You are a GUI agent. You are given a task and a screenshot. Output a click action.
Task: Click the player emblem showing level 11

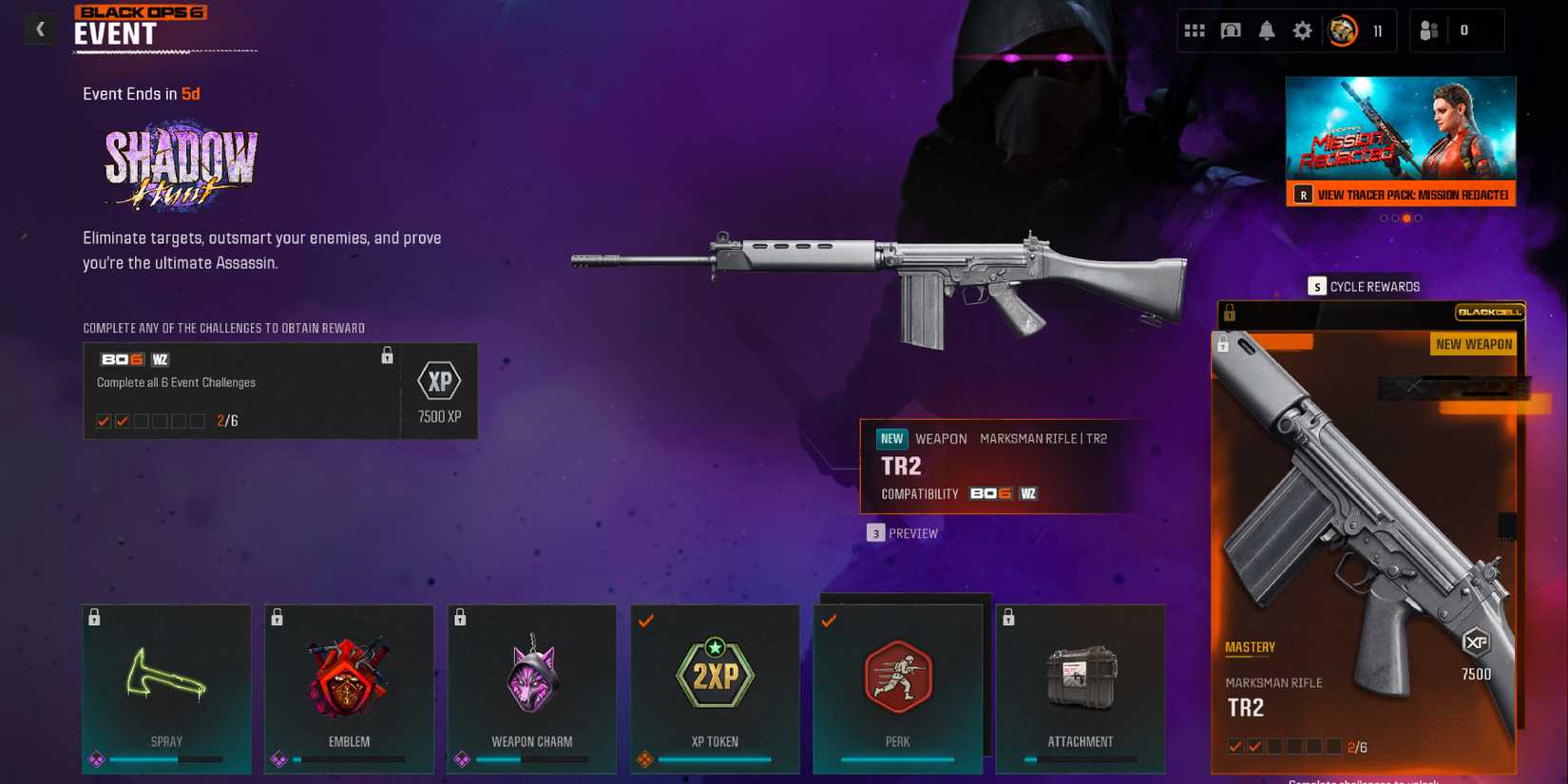[1341, 29]
